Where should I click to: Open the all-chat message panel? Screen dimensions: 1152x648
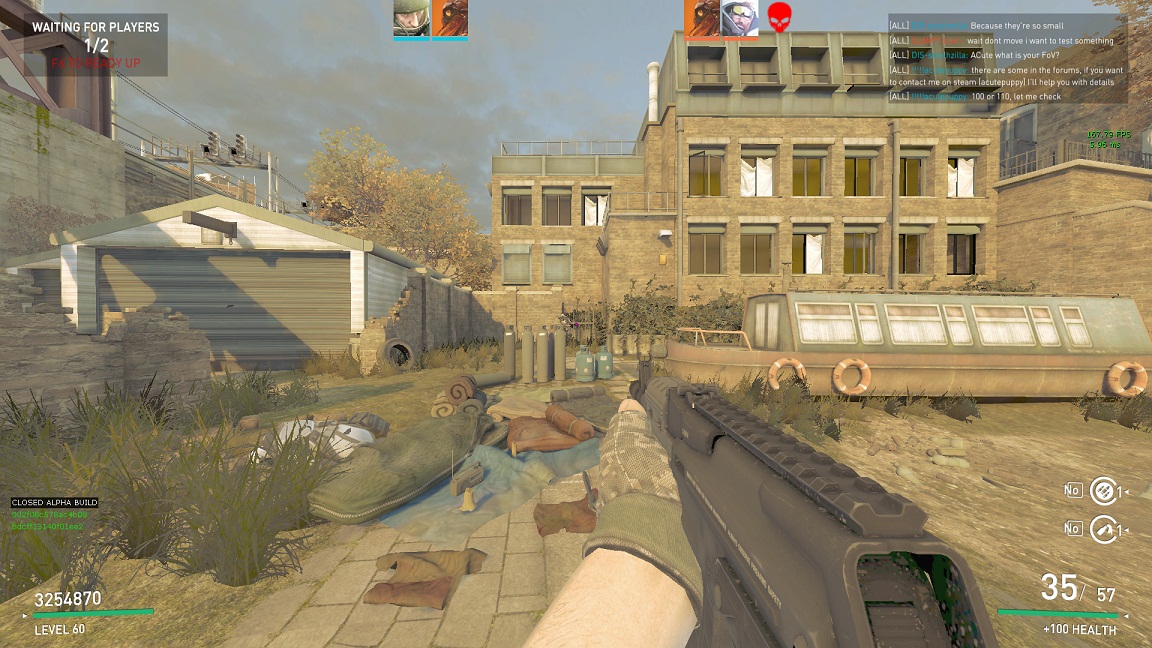[x=1007, y=58]
